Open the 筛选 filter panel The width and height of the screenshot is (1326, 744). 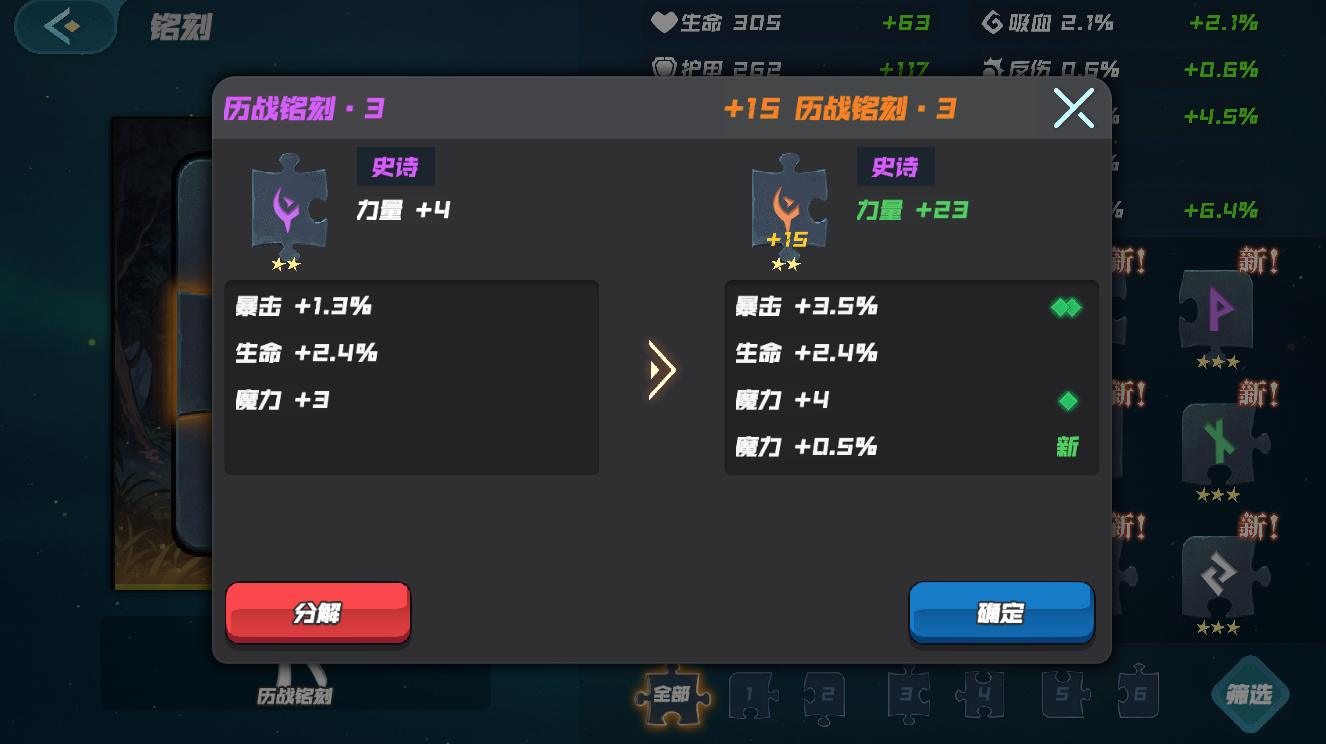coord(1248,694)
